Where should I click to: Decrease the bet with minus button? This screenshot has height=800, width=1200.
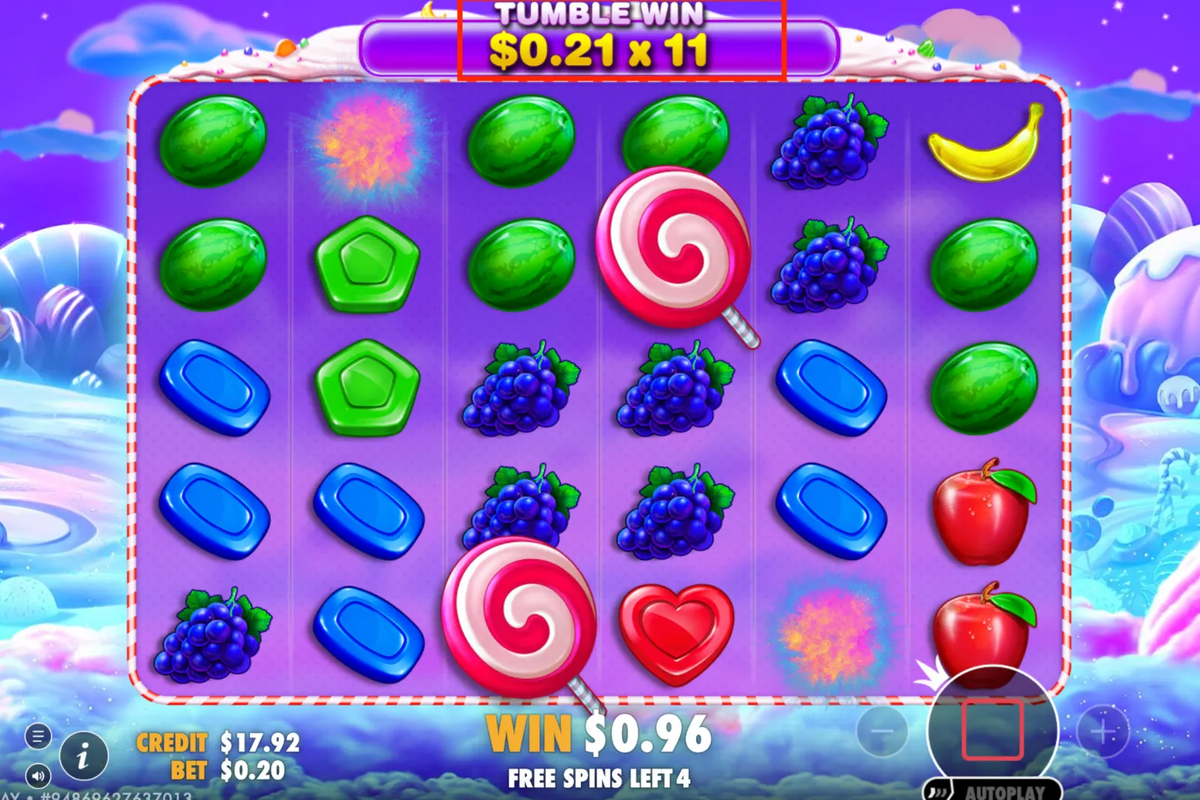click(882, 732)
